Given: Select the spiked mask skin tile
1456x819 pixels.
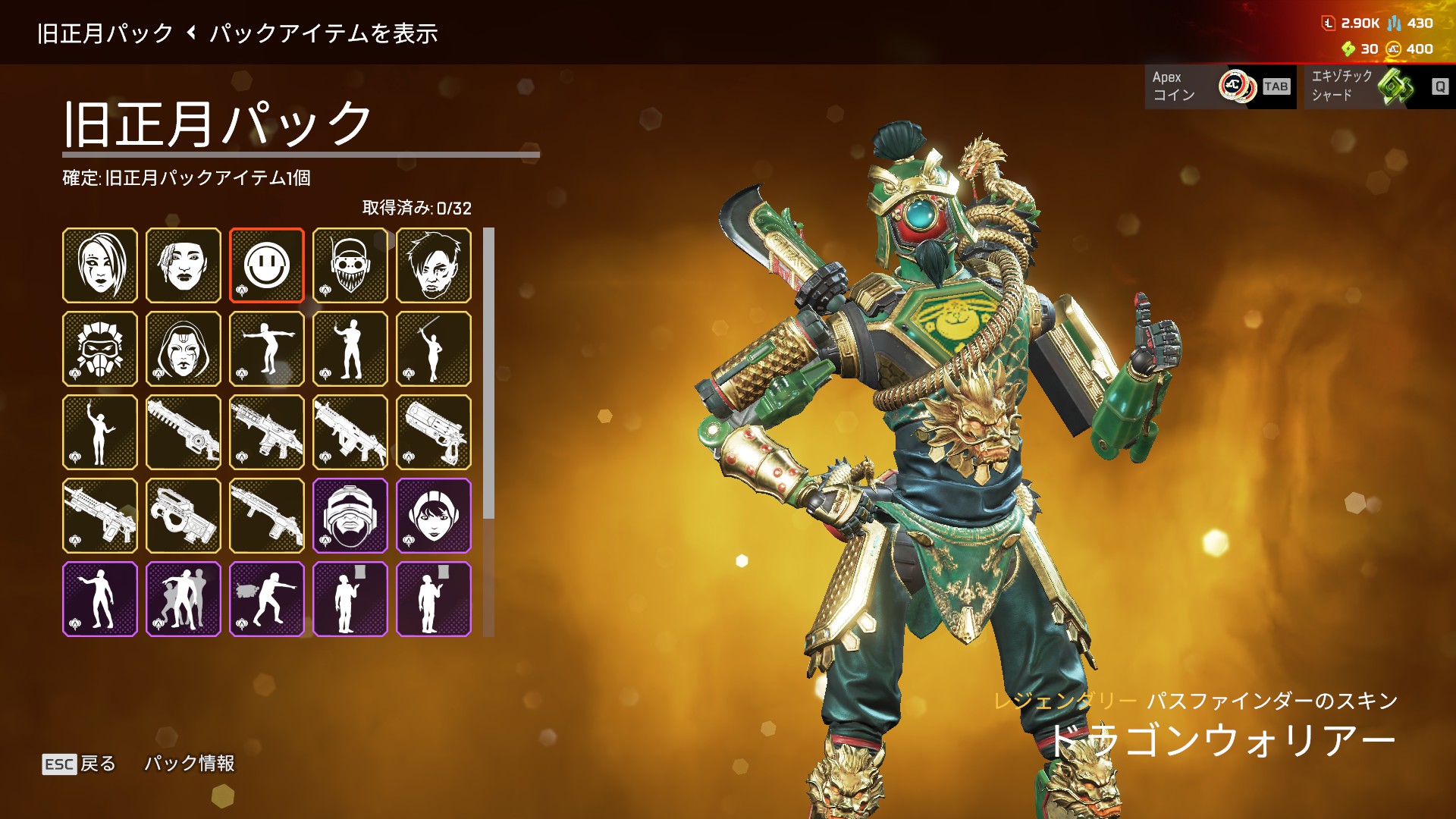Looking at the screenshot, I should click(100, 349).
